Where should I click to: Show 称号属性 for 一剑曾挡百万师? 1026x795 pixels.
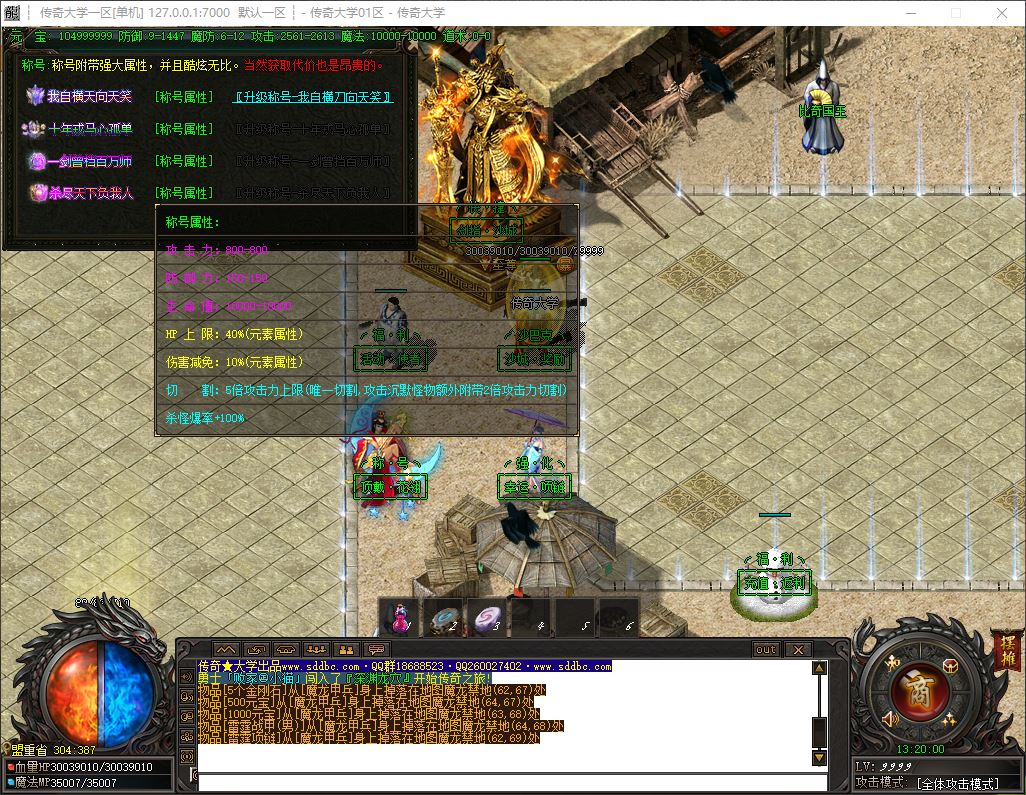point(184,161)
